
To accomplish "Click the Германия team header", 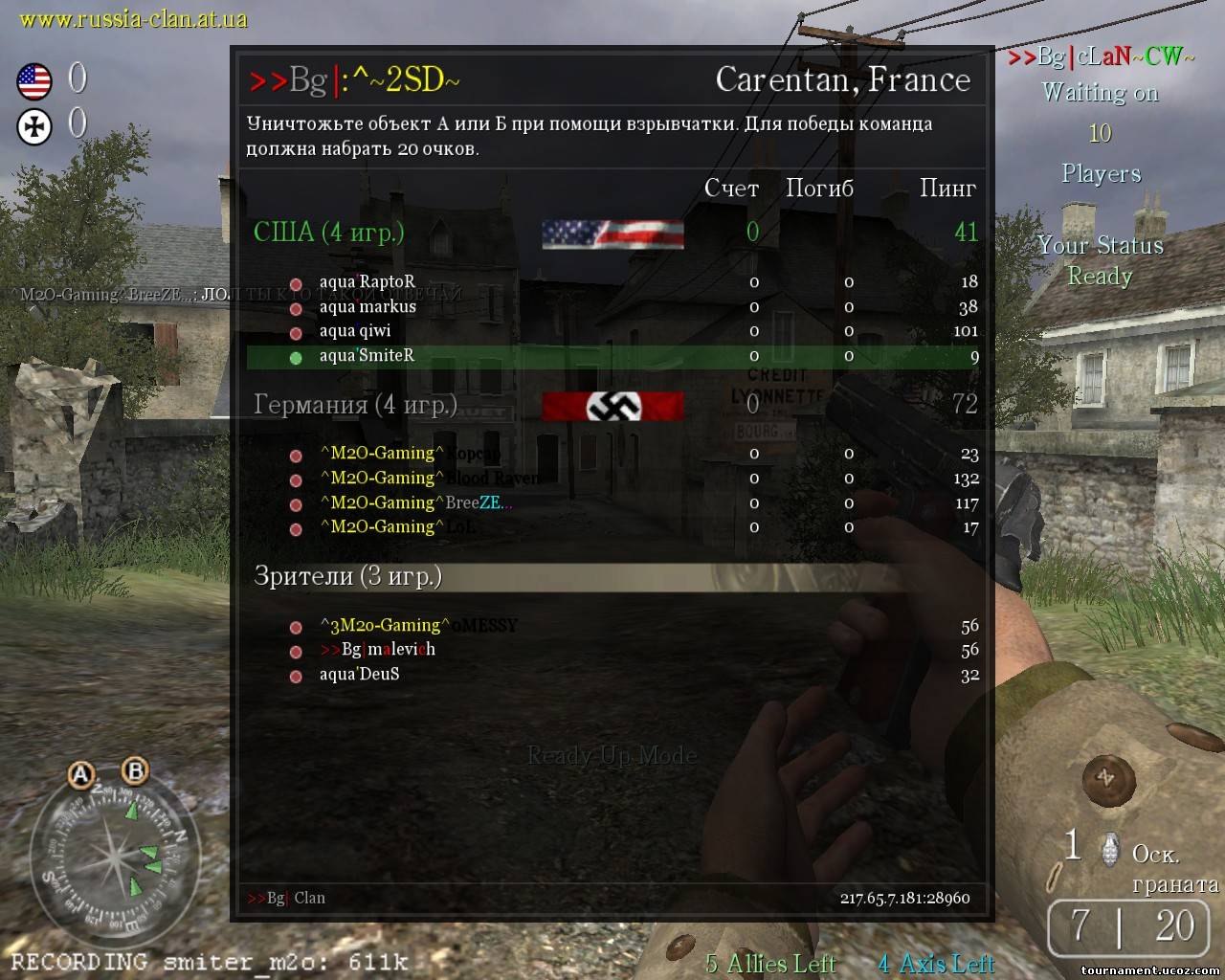I will tap(355, 405).
